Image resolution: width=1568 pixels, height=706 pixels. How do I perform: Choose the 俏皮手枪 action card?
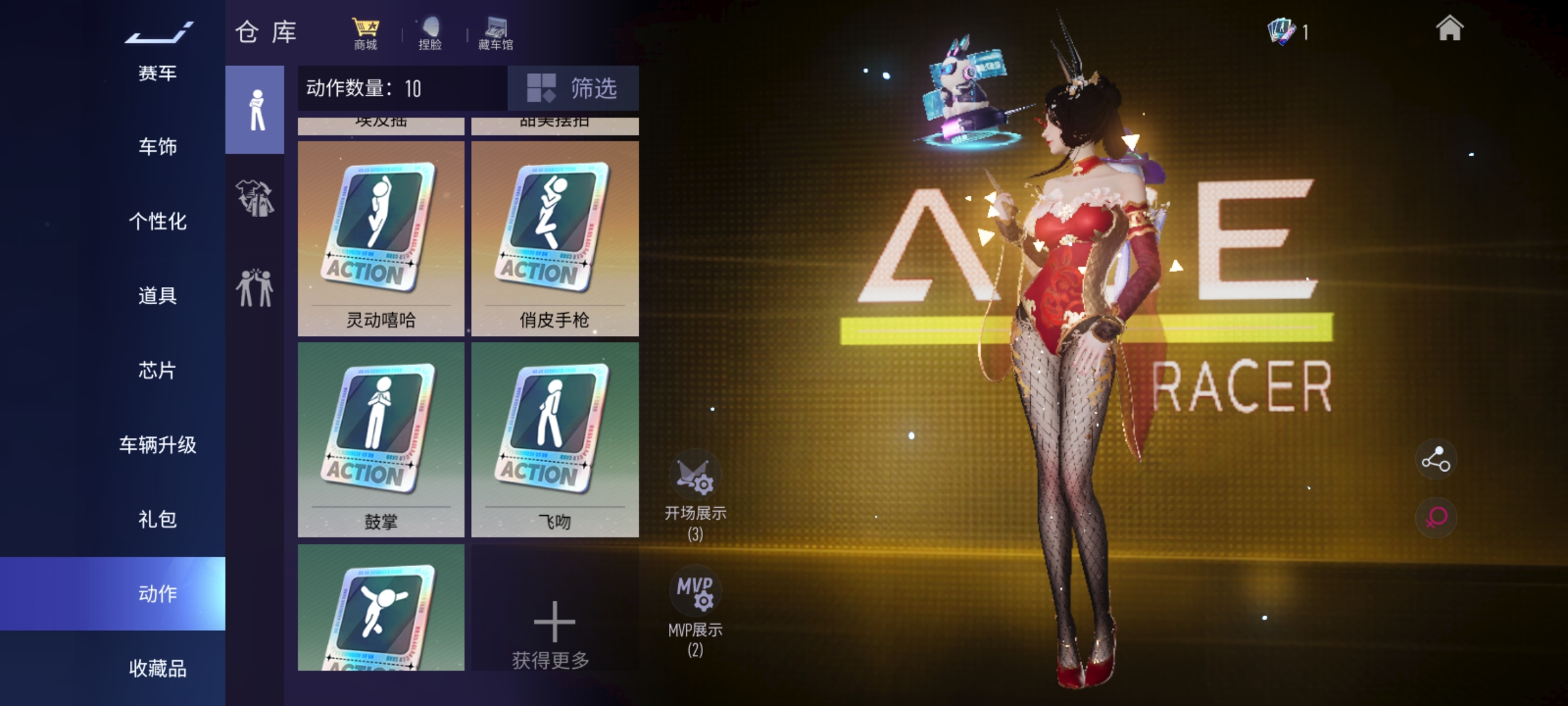coord(555,239)
